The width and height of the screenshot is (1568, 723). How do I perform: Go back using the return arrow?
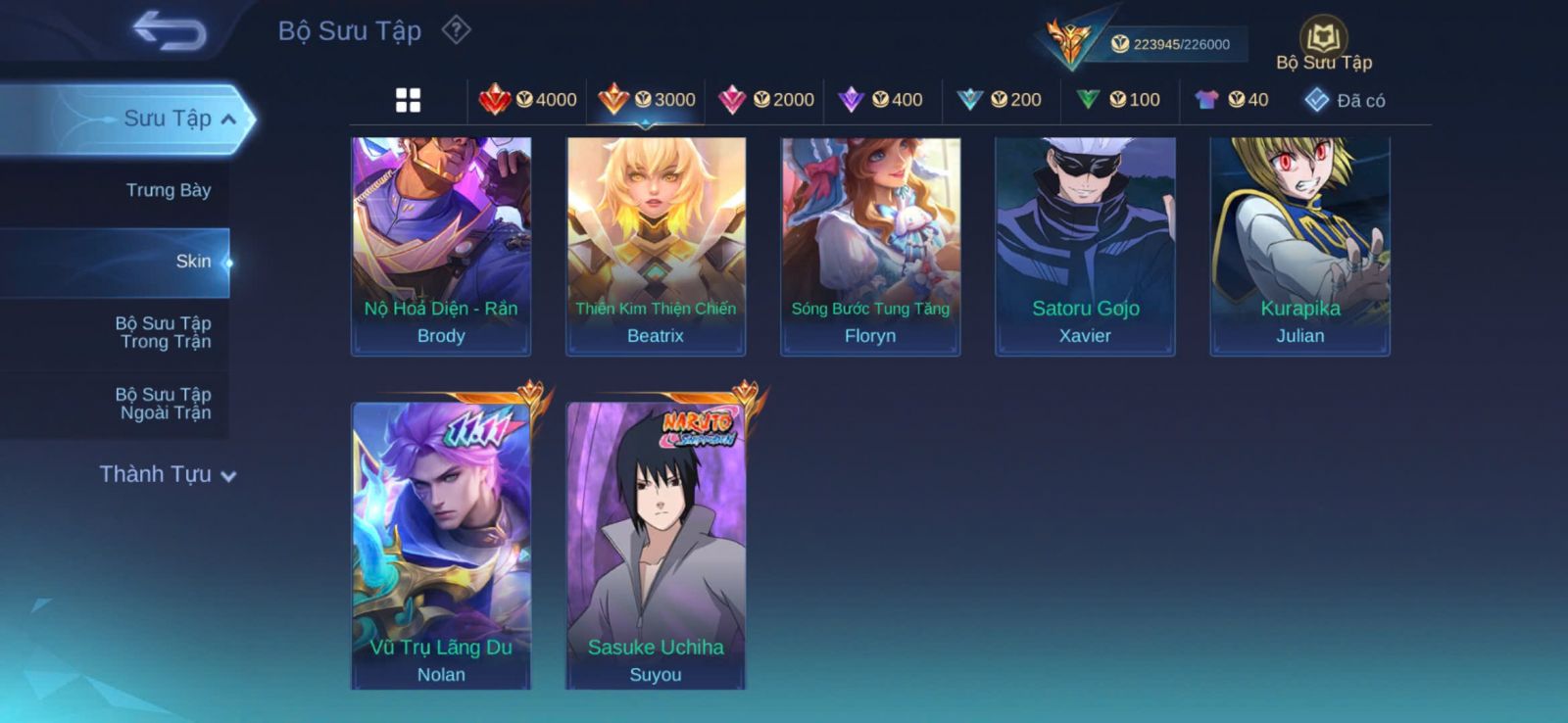pyautogui.click(x=171, y=31)
